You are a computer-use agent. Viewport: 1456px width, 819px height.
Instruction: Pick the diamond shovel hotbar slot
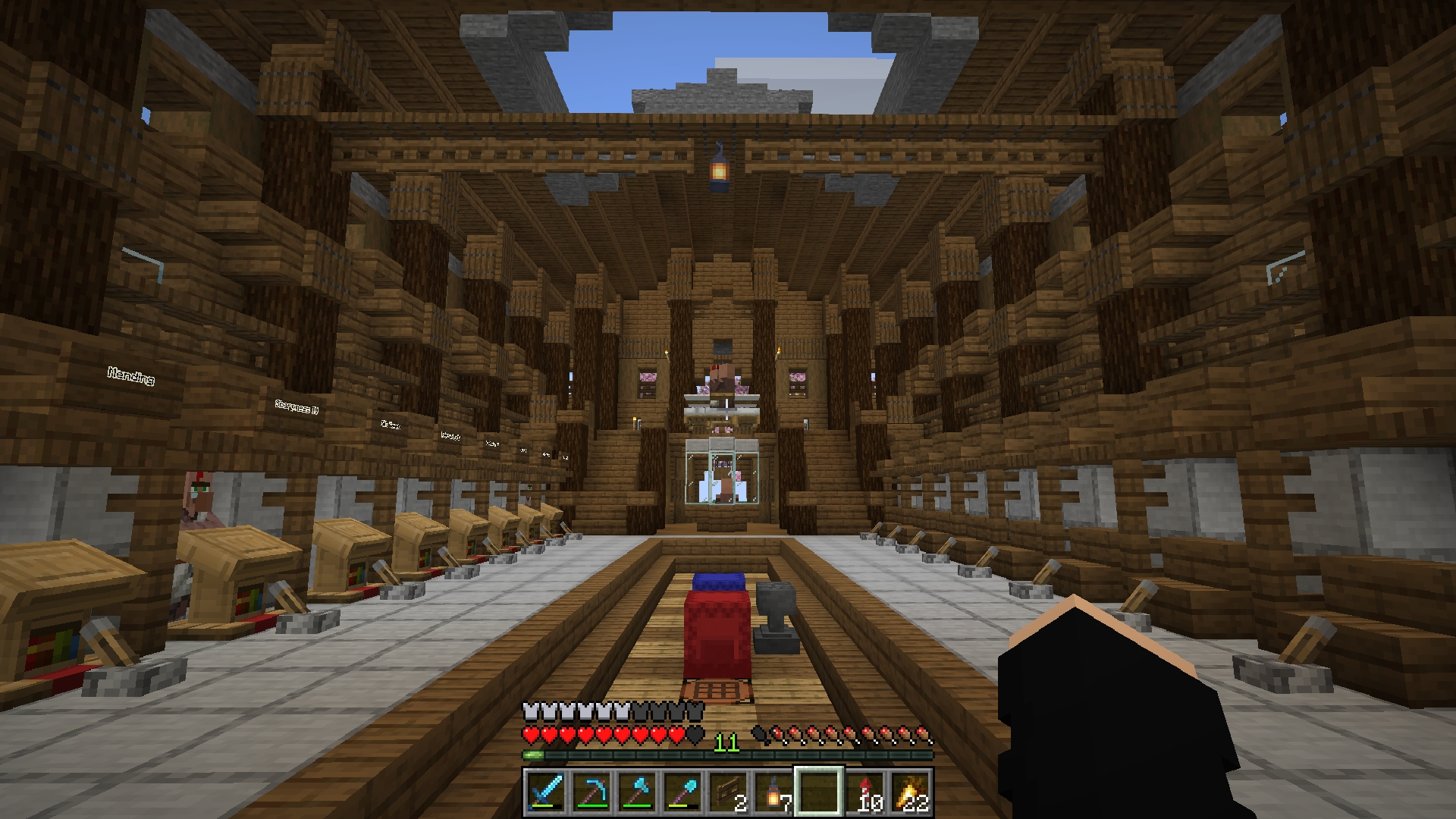point(682,792)
